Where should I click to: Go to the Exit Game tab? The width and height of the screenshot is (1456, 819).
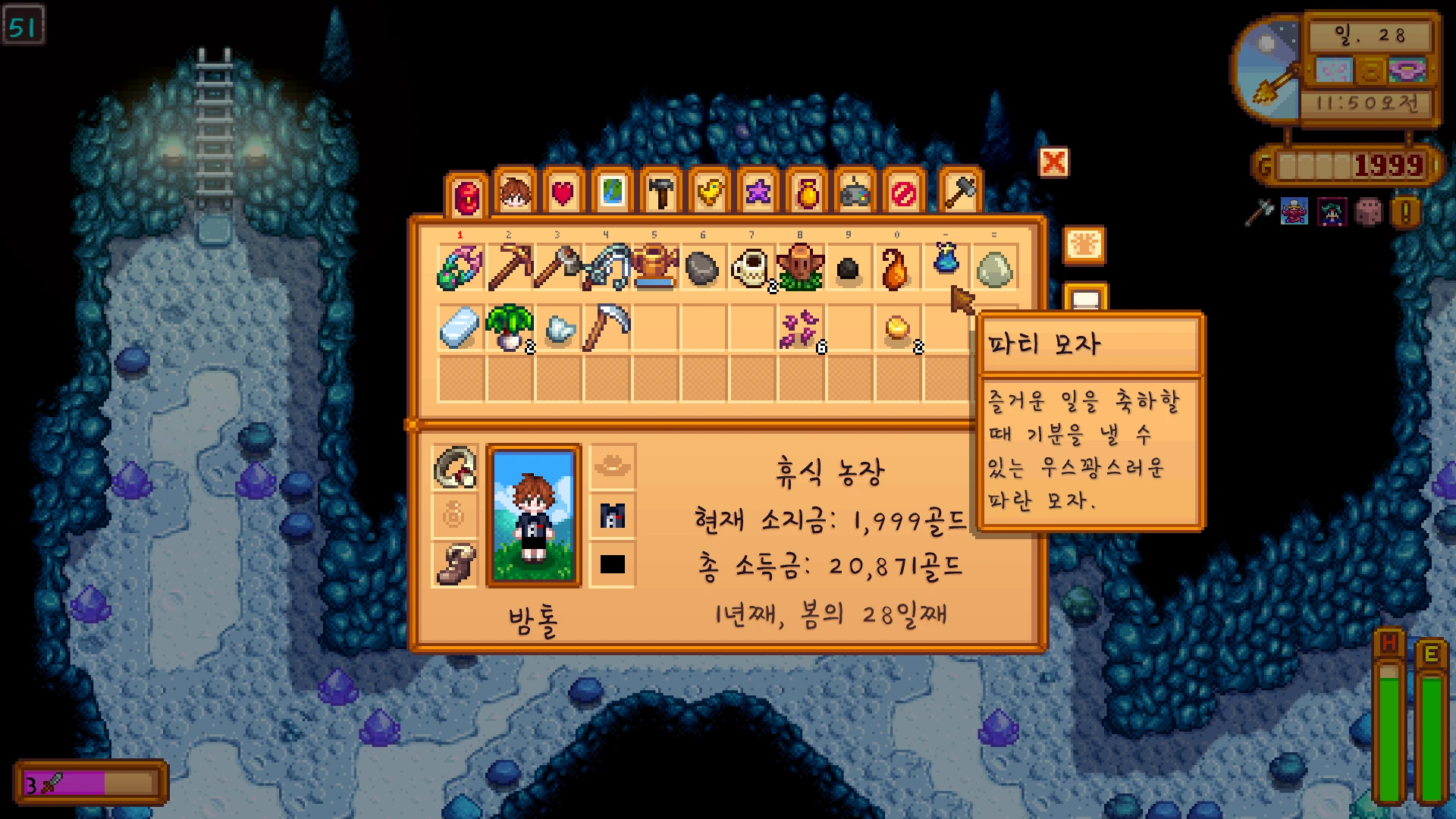pyautogui.click(x=904, y=193)
